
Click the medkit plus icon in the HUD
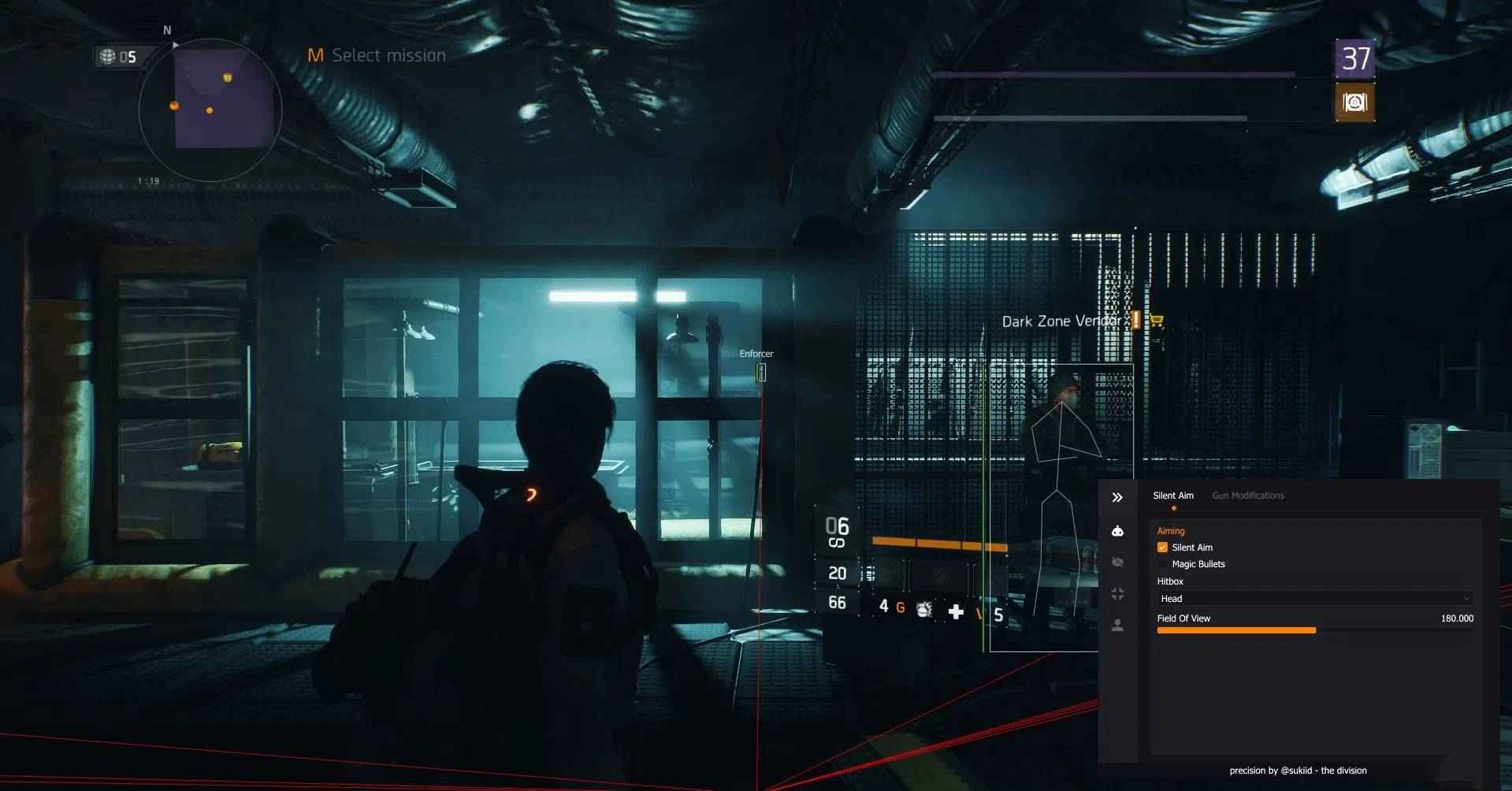pyautogui.click(x=956, y=611)
